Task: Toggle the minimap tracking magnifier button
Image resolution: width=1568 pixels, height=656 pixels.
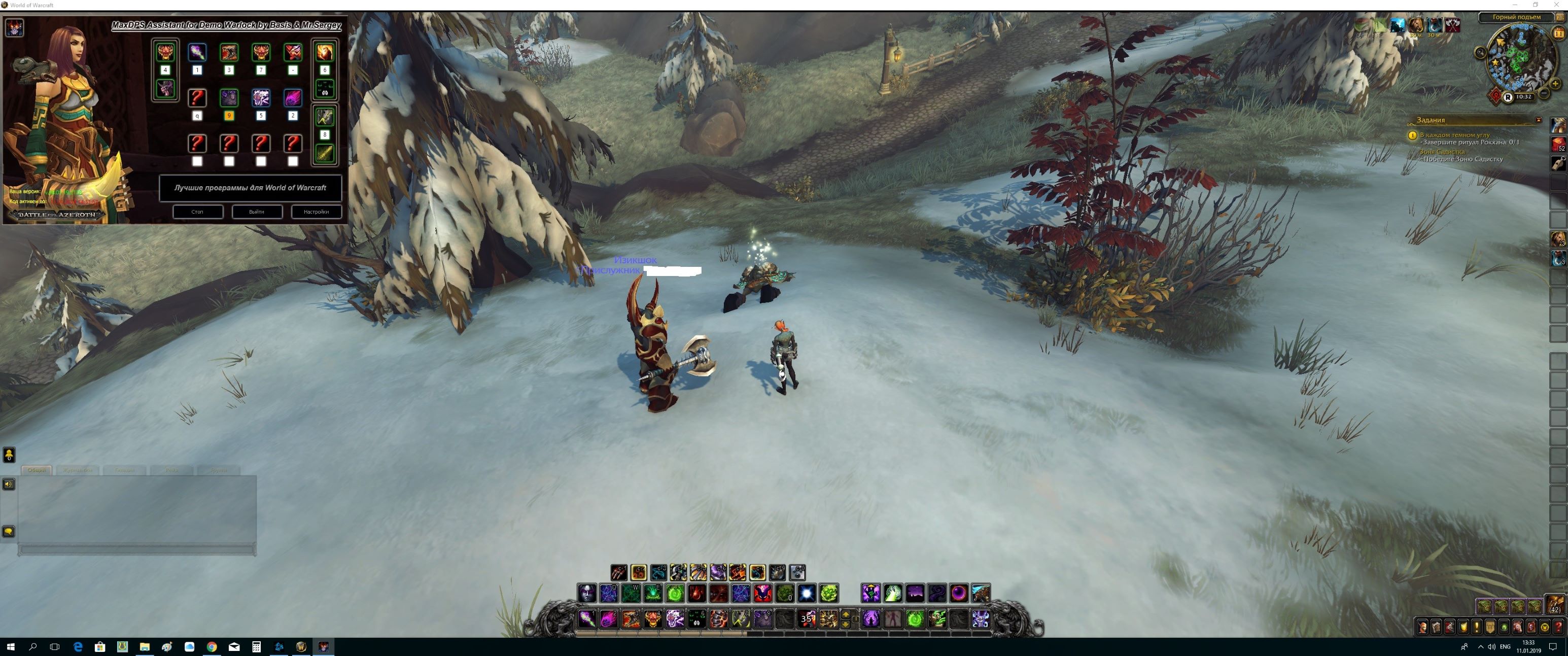Action: coord(1480,53)
